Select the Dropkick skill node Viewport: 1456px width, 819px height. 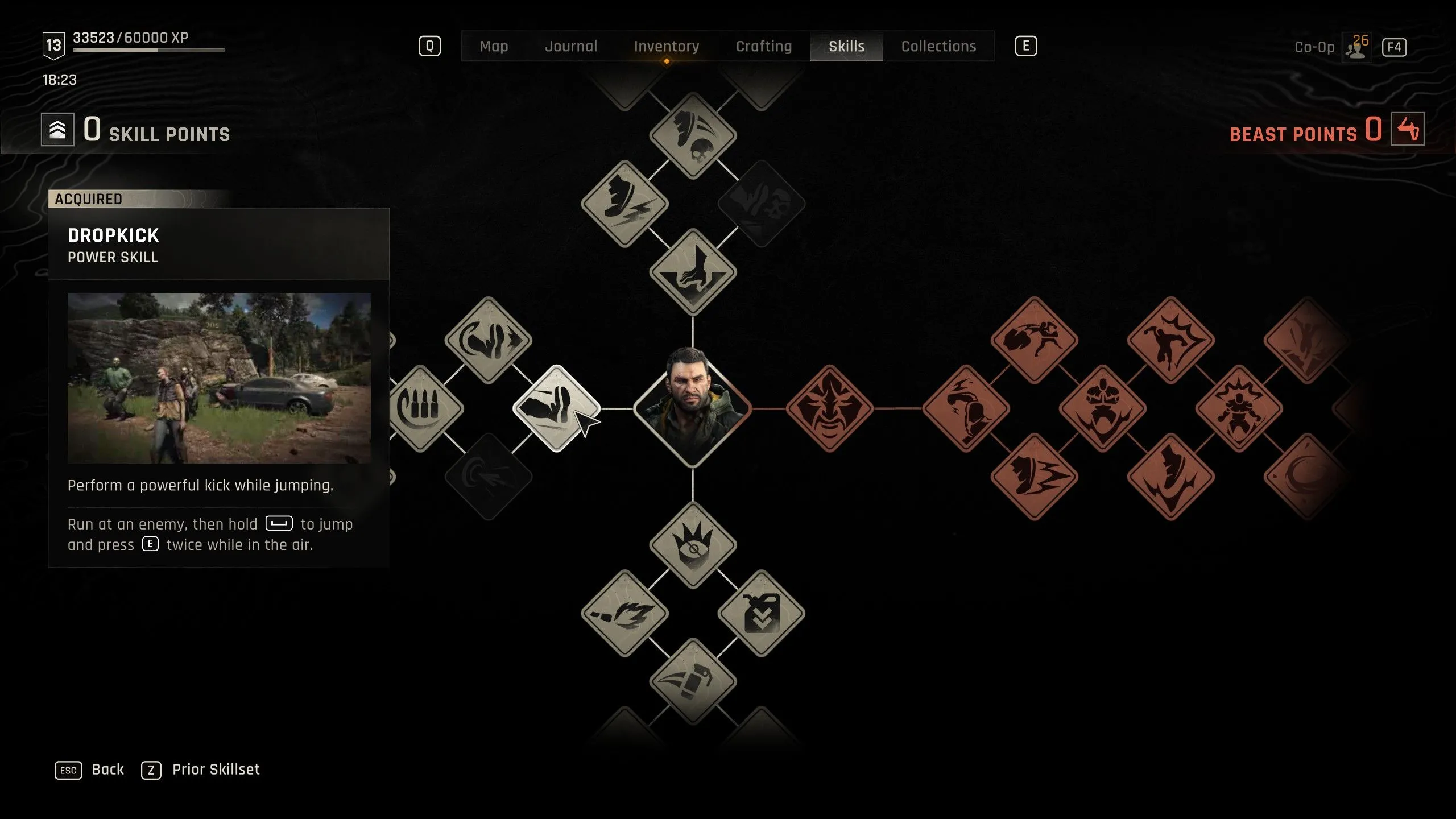coord(556,408)
